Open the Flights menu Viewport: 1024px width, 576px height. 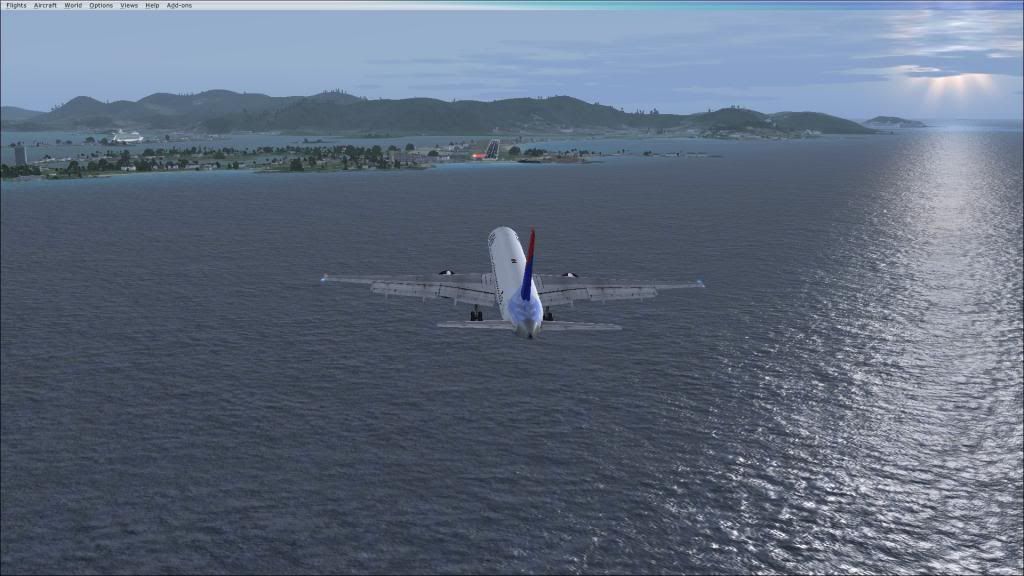point(16,5)
